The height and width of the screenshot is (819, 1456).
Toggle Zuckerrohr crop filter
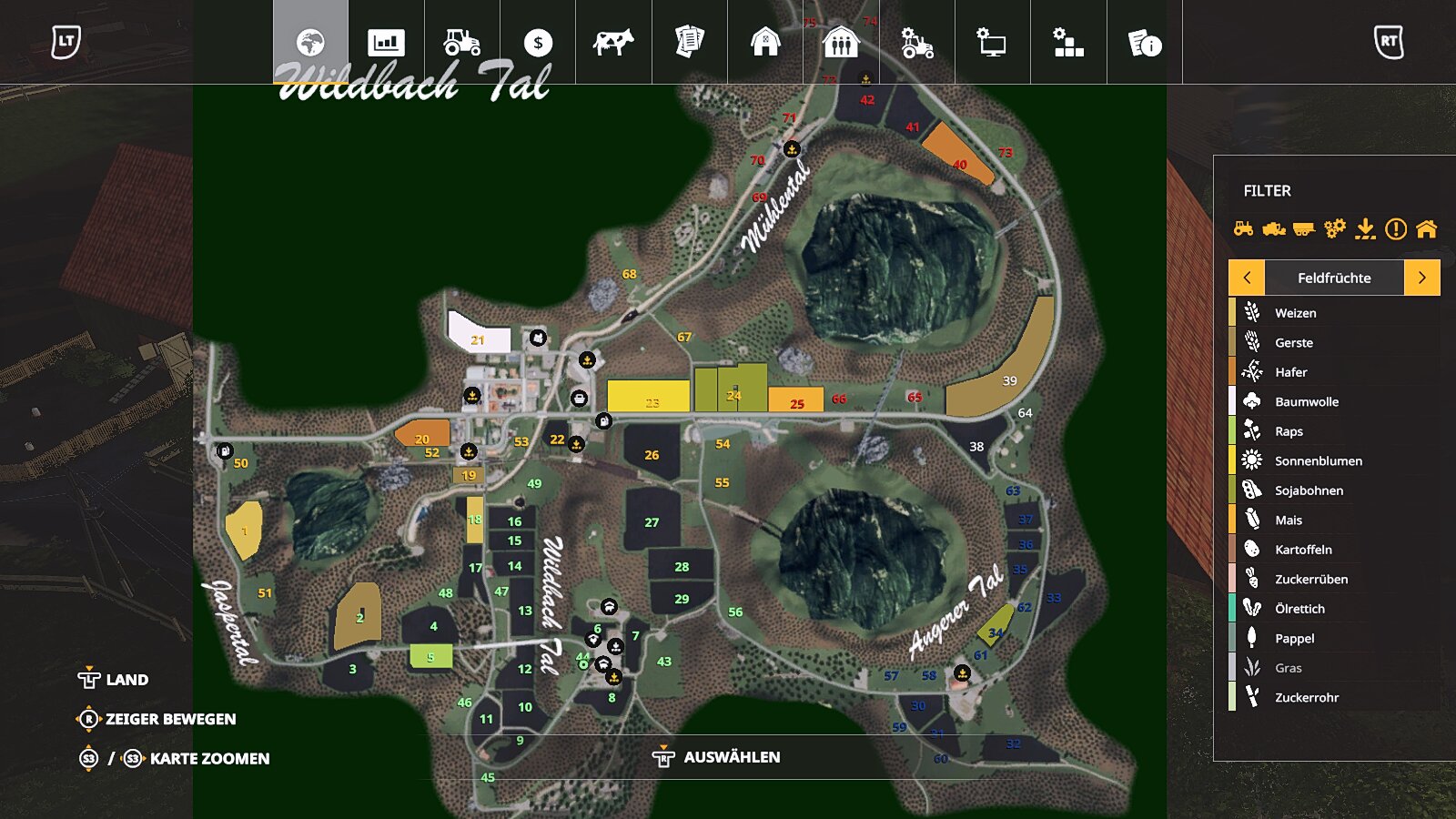point(1306,697)
